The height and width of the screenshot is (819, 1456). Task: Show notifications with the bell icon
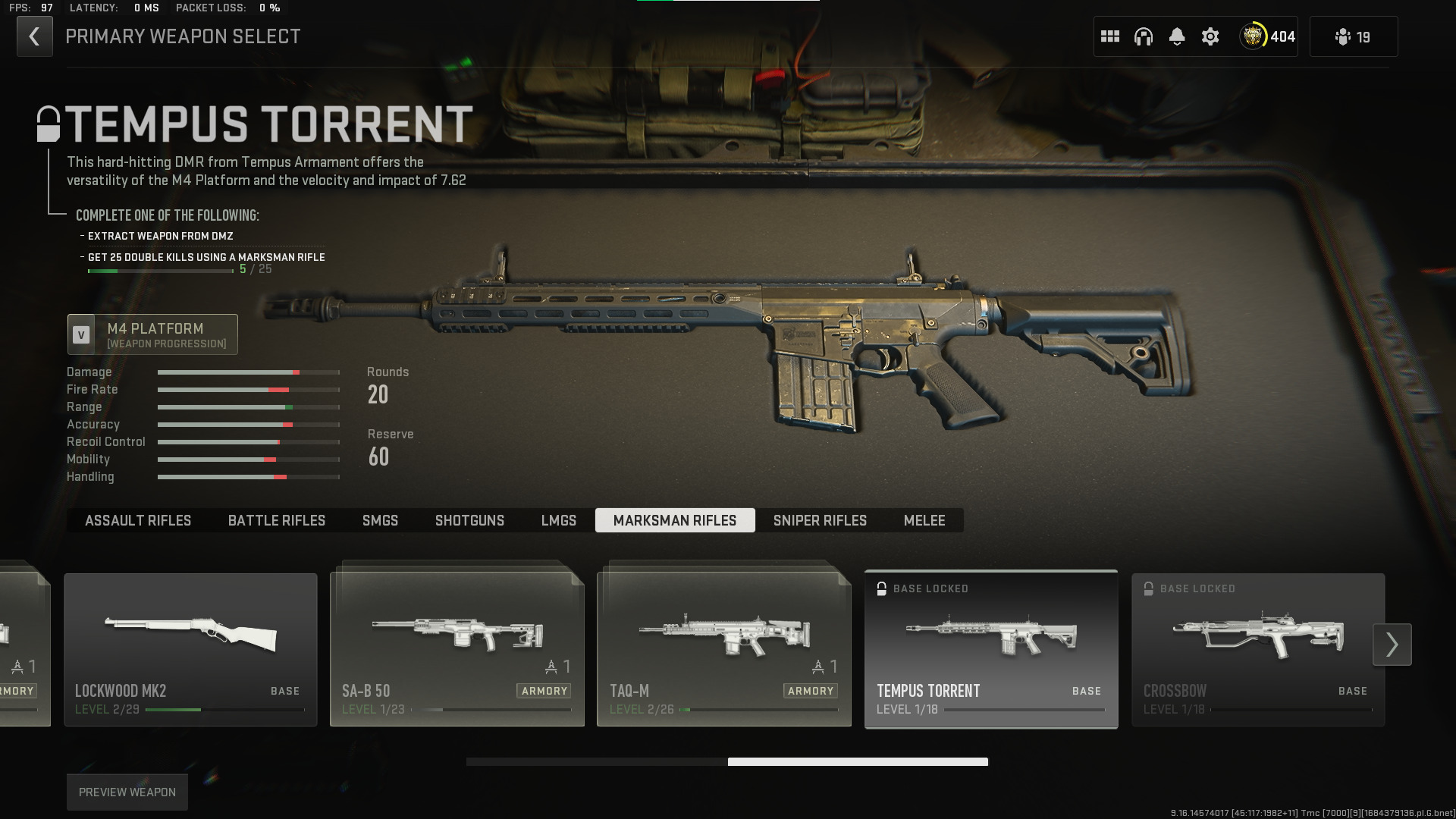[1177, 36]
